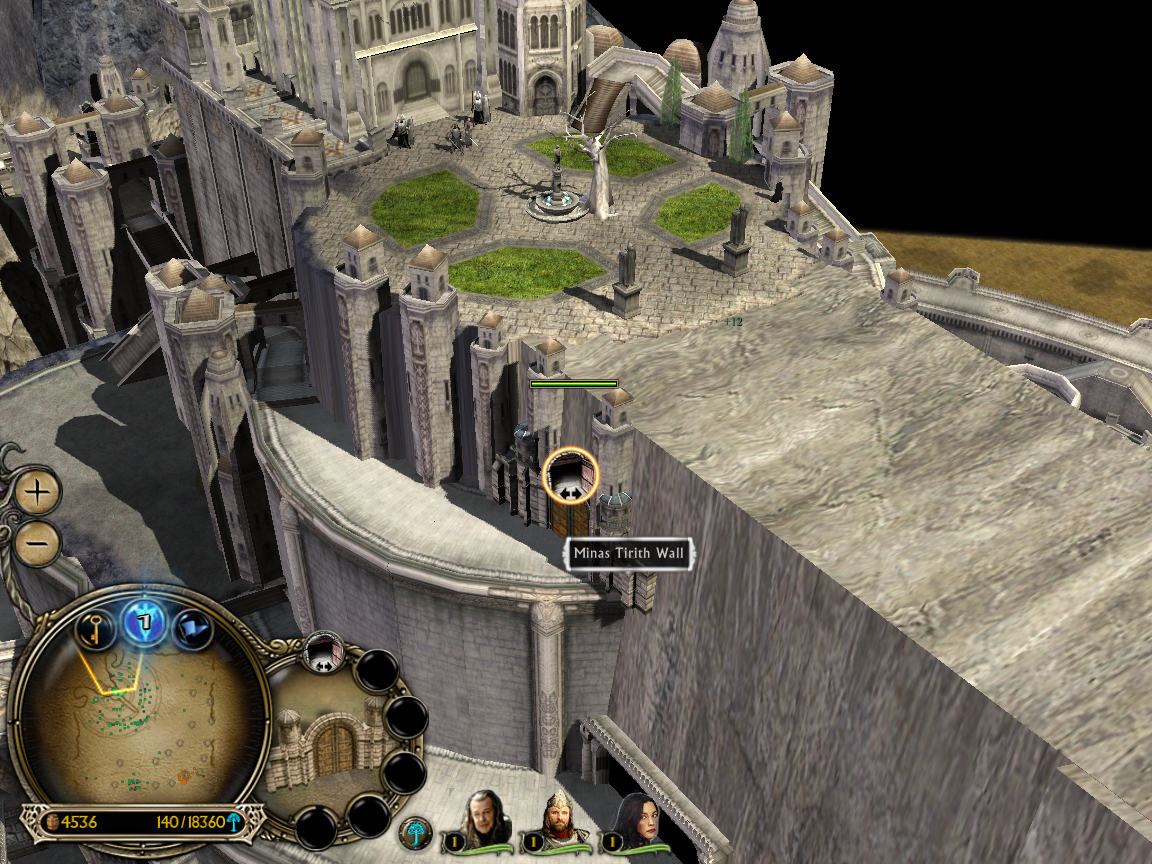Click the White Tree emblem icon
Image resolution: width=1152 pixels, height=864 pixels.
coord(415,833)
